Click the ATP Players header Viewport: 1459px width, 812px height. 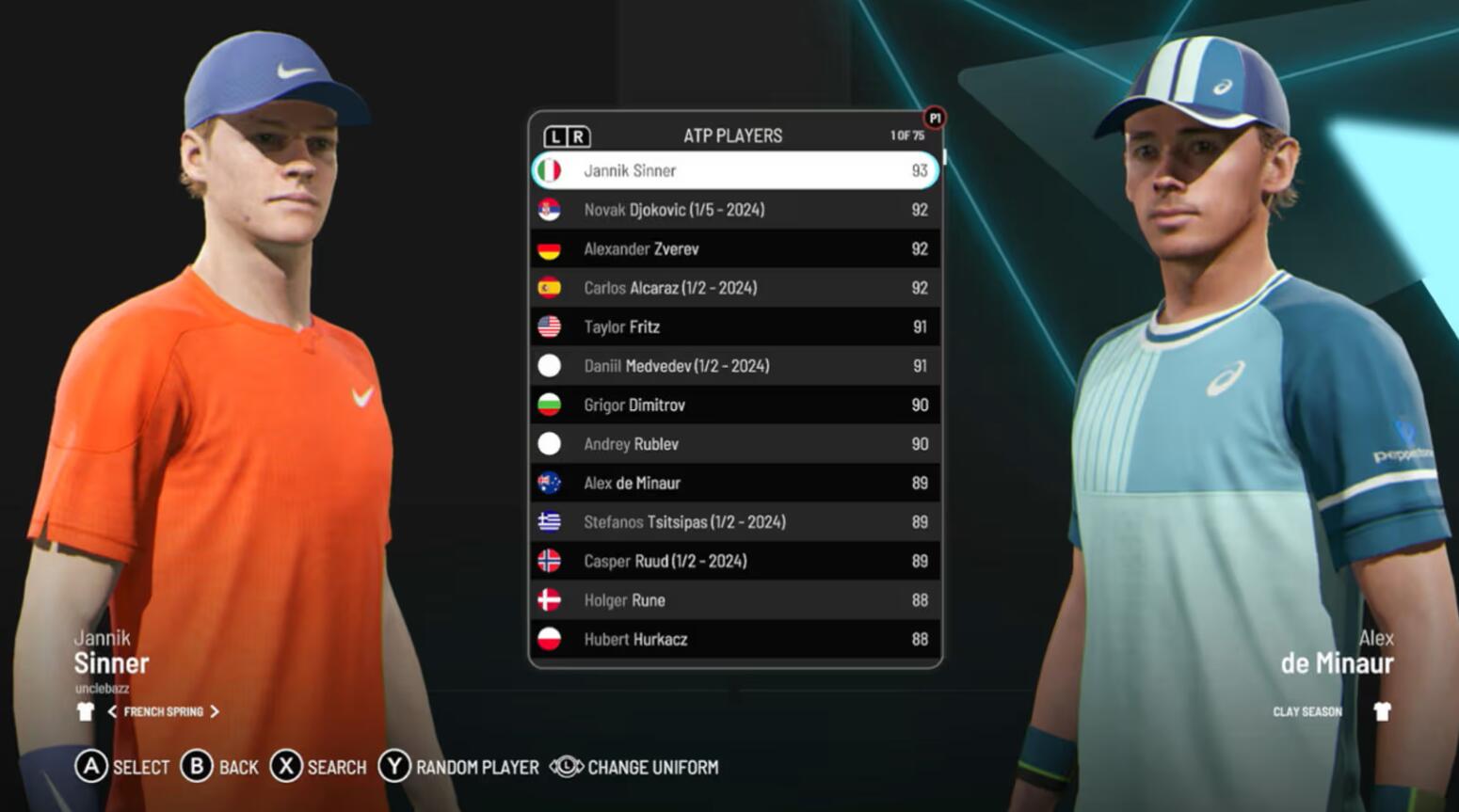coord(735,135)
